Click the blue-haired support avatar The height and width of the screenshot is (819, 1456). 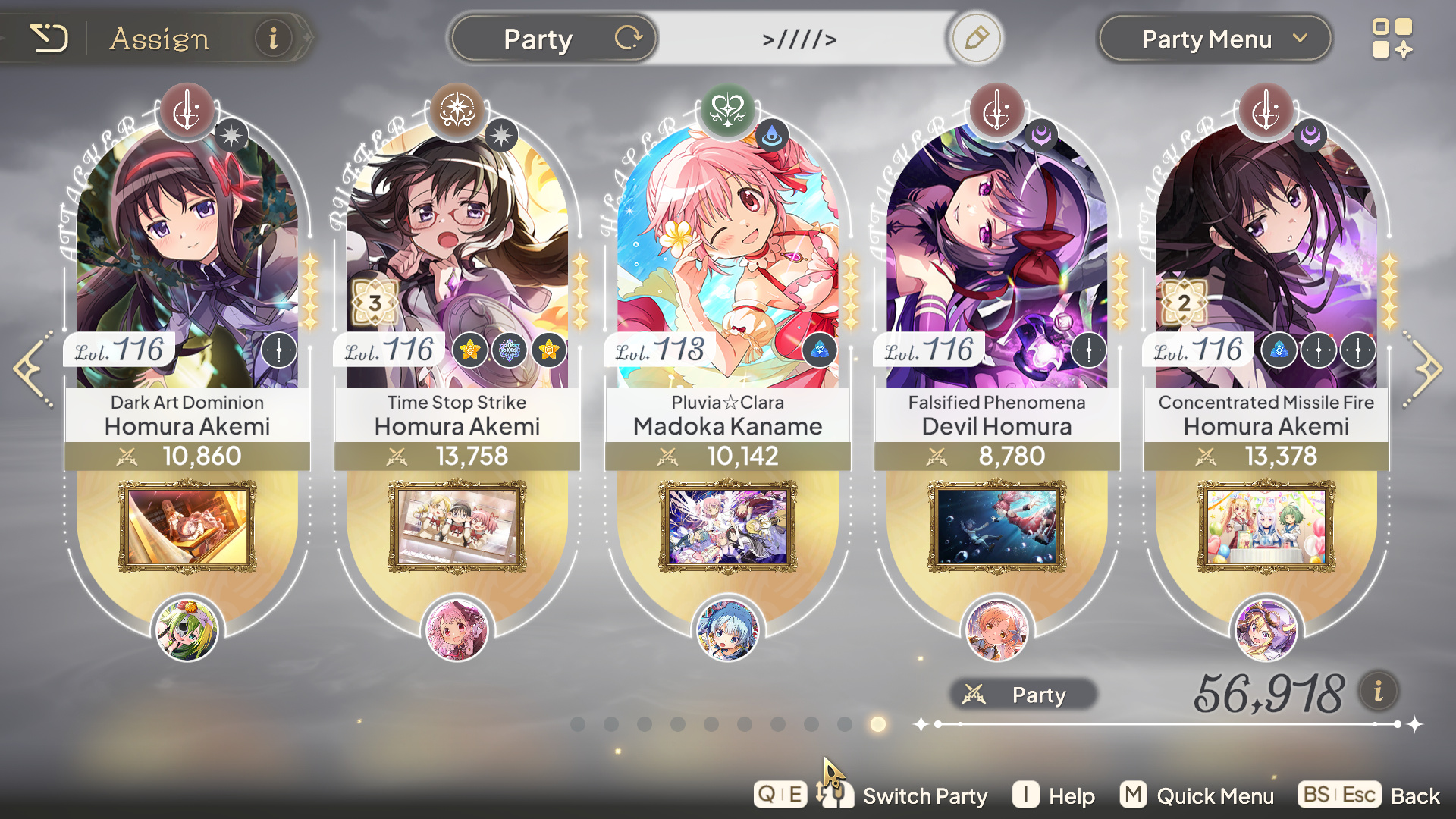pyautogui.click(x=727, y=629)
